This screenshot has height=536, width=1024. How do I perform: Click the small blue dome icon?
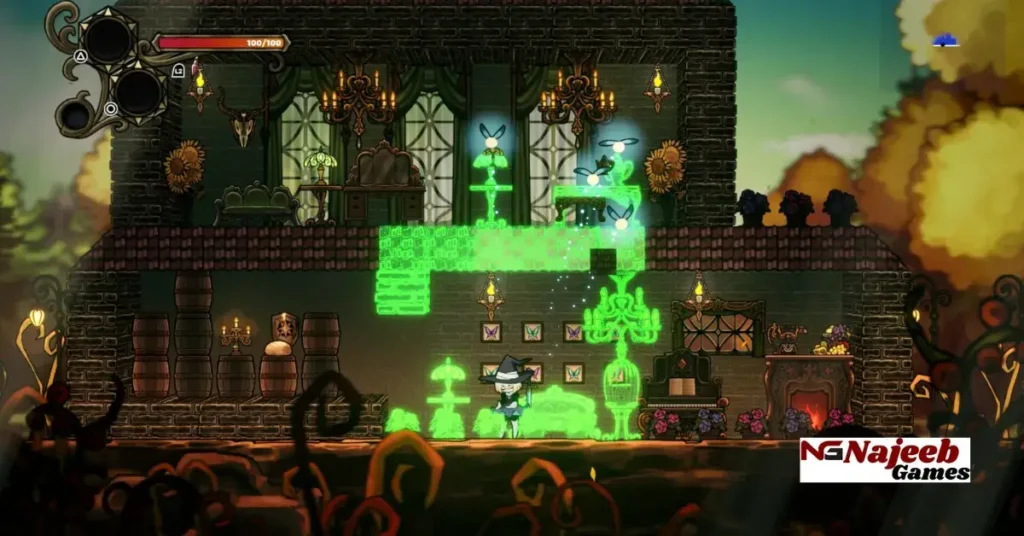click(945, 41)
